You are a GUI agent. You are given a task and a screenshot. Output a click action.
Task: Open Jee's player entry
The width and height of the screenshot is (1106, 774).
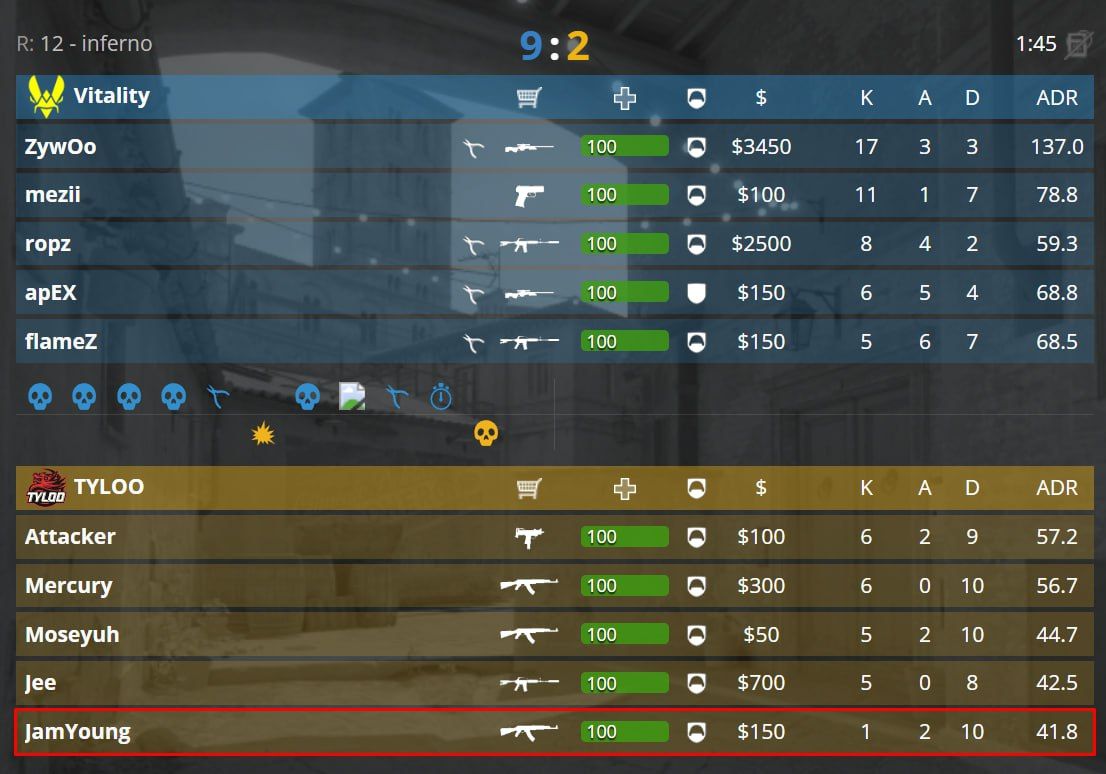(x=41, y=684)
